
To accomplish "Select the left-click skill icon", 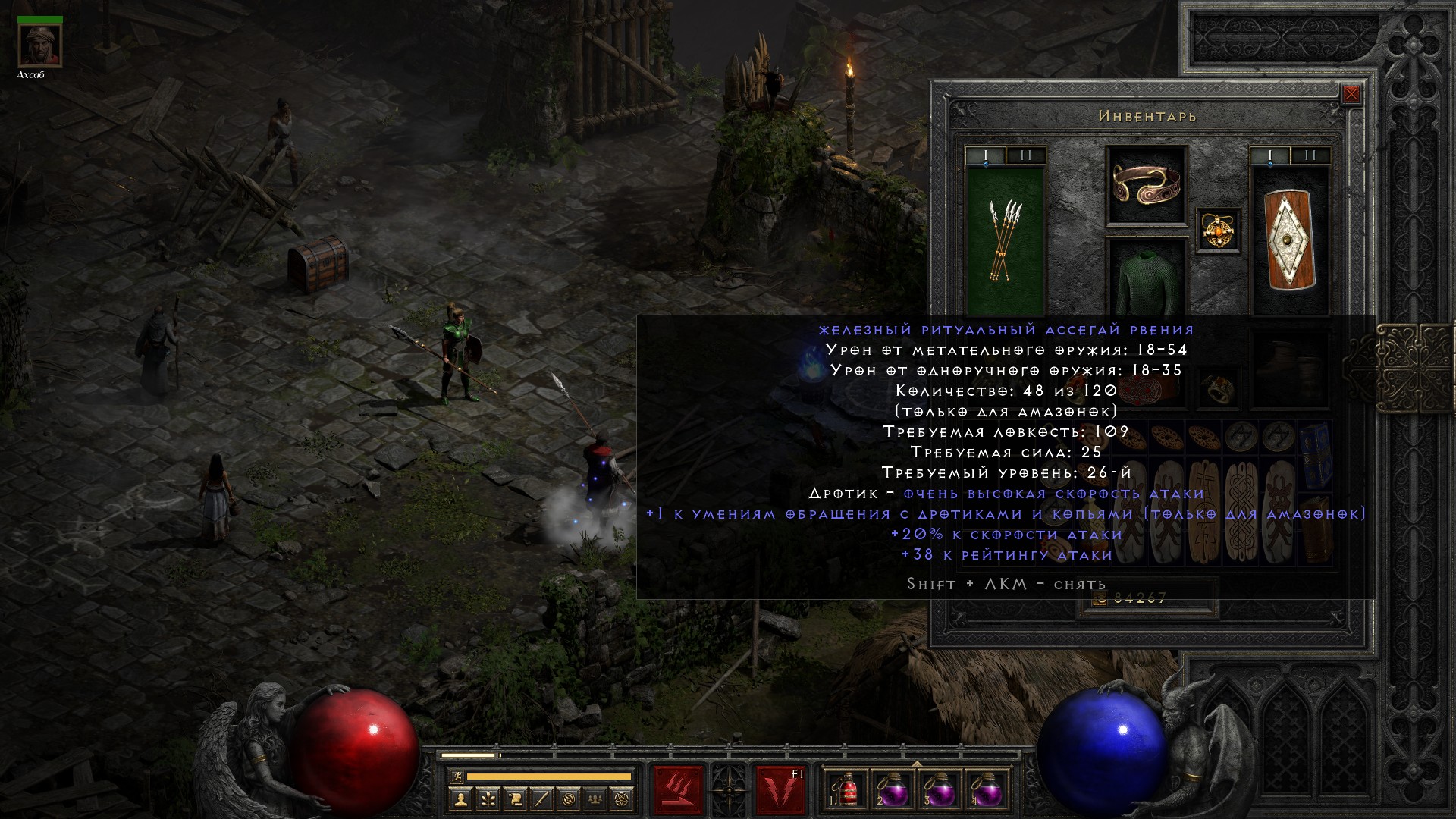I will point(678,790).
